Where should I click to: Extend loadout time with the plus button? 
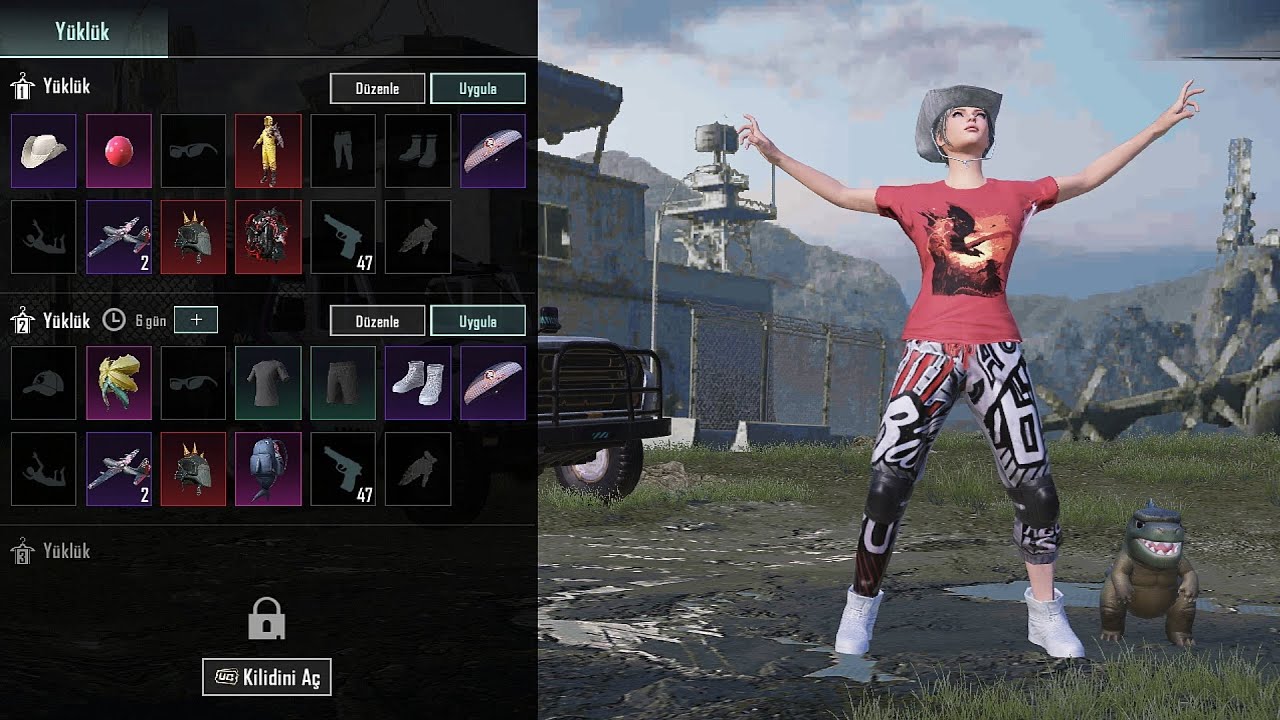click(x=196, y=320)
